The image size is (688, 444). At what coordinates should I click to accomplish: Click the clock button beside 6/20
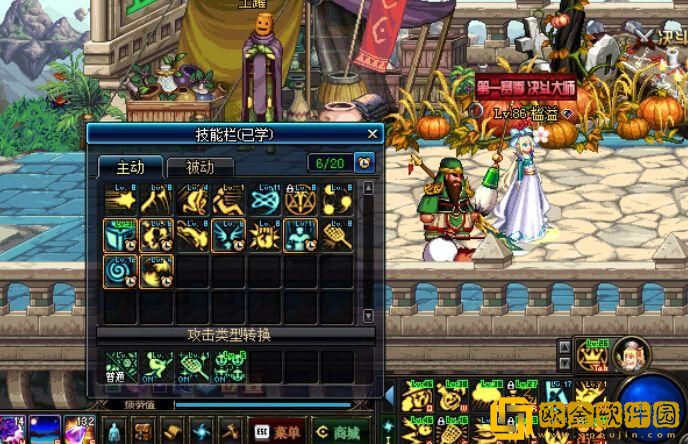click(364, 162)
